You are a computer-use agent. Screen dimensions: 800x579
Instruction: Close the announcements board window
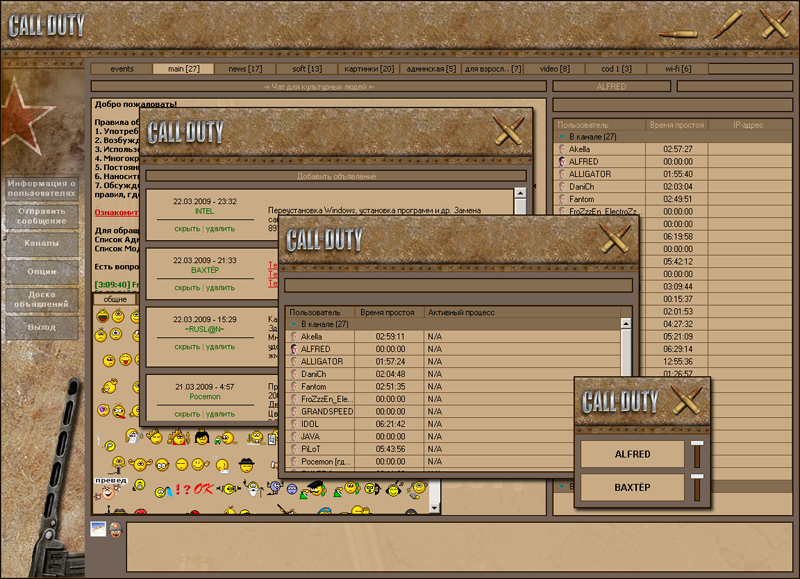point(508,129)
